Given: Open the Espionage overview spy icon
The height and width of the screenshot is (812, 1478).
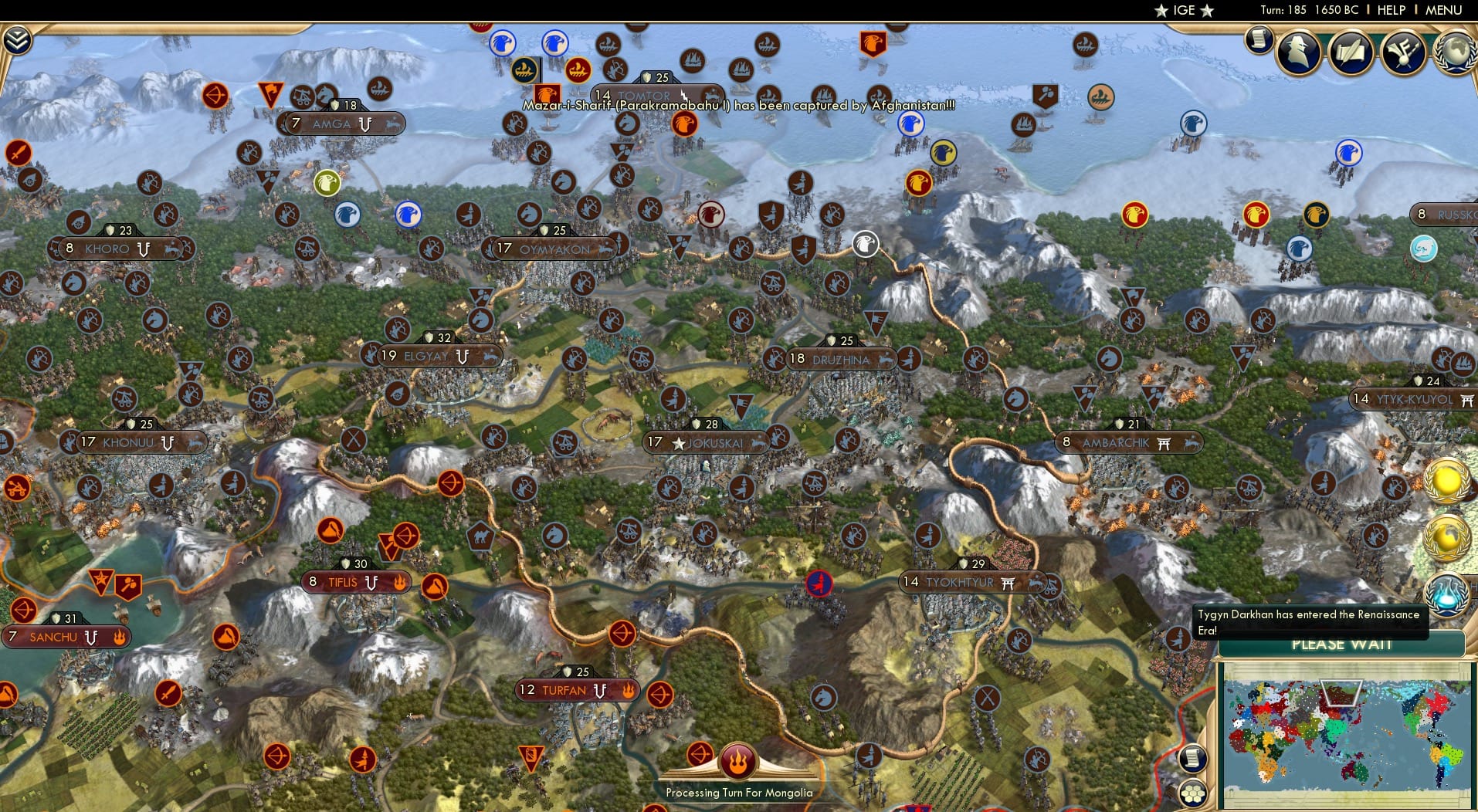Looking at the screenshot, I should [1298, 52].
